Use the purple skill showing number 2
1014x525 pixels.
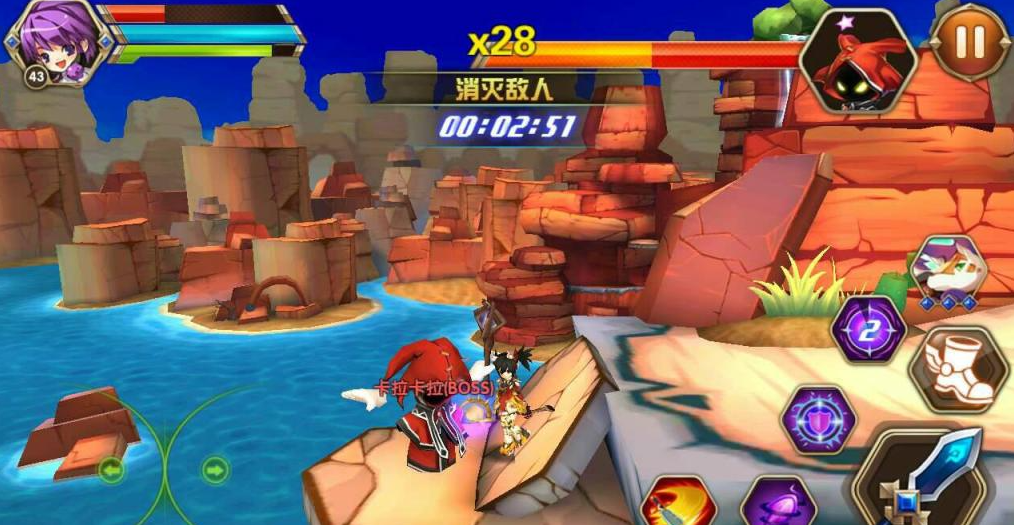click(x=868, y=330)
